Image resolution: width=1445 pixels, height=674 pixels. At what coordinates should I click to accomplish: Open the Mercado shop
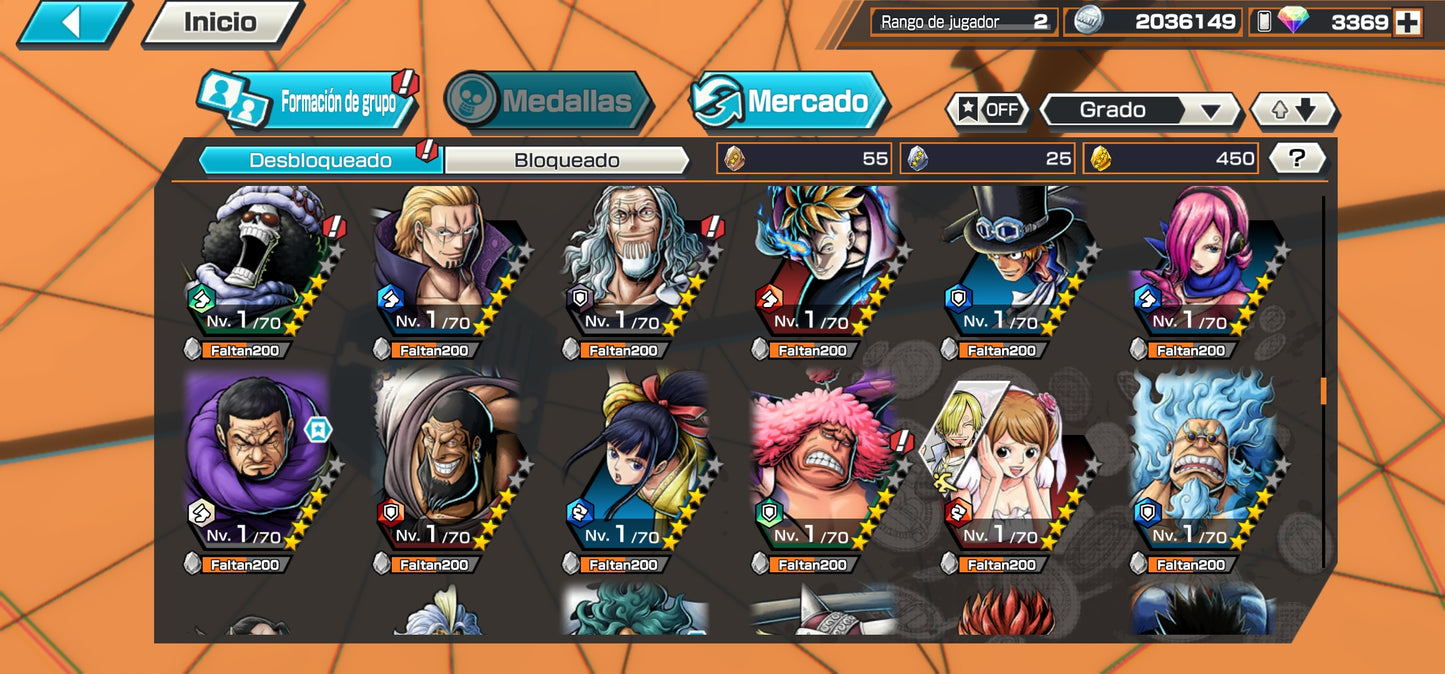790,101
